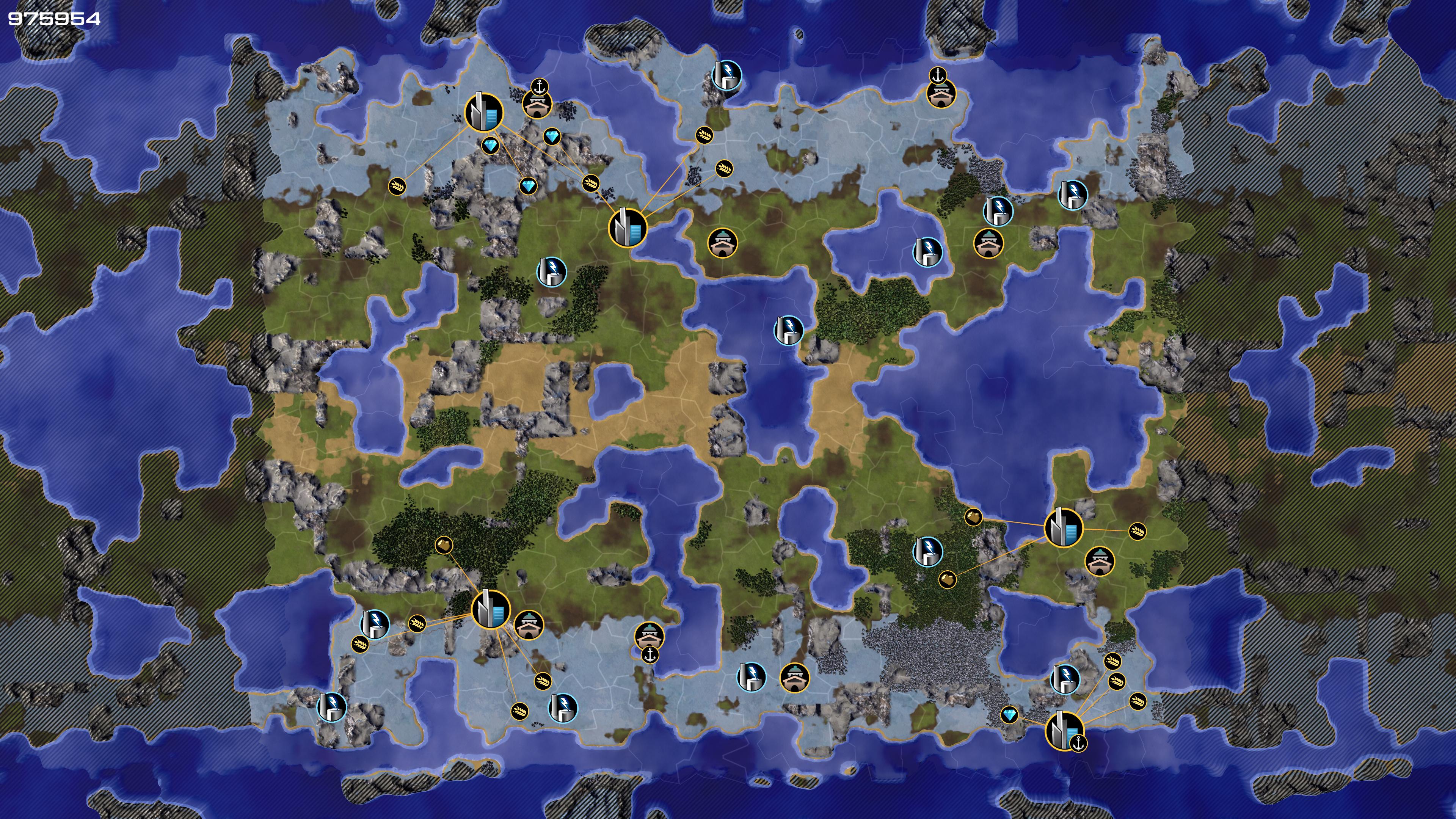Image resolution: width=1456 pixels, height=819 pixels.
Task: Select the city marker bearing an anchor badge
Action: click(1064, 730)
